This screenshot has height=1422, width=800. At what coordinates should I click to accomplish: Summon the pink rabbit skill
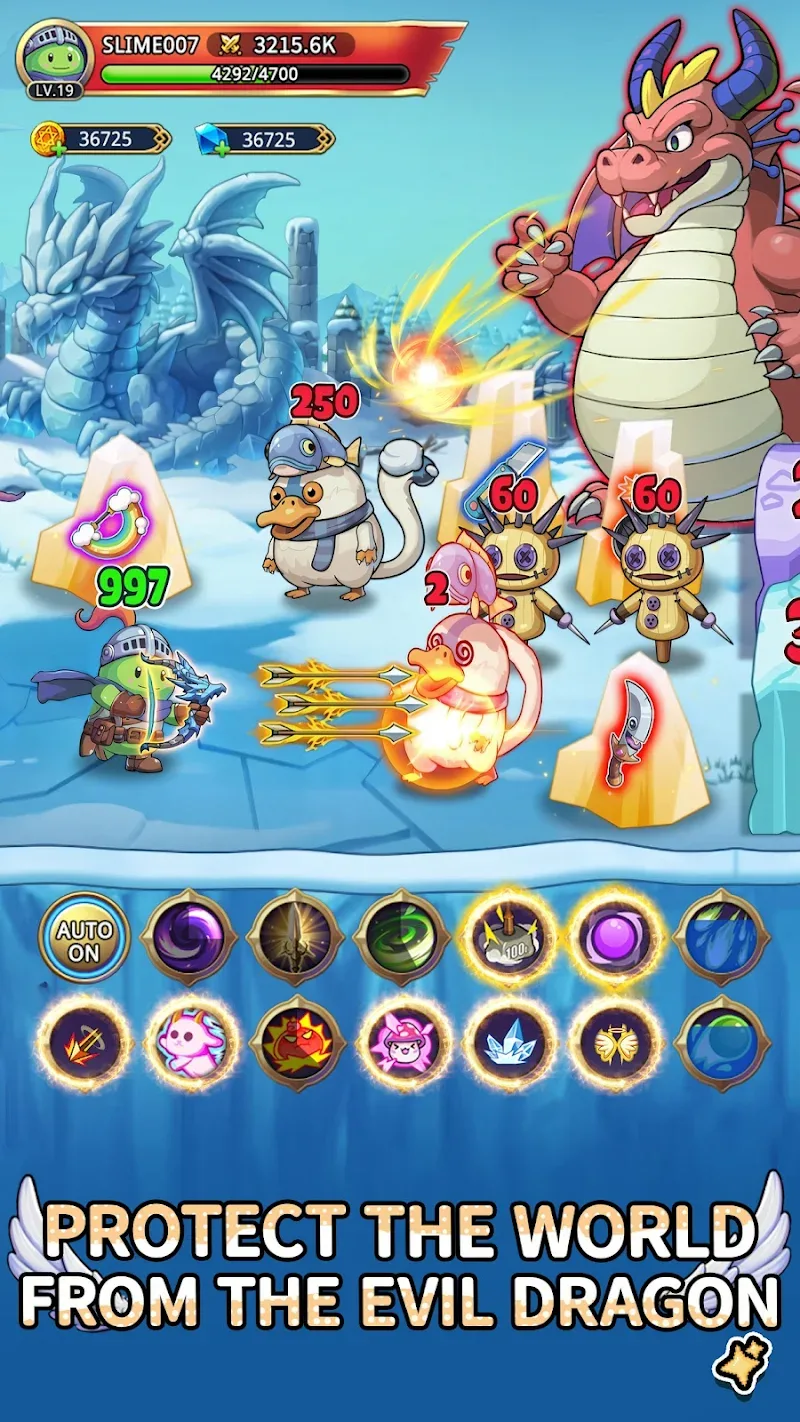[x=190, y=1045]
